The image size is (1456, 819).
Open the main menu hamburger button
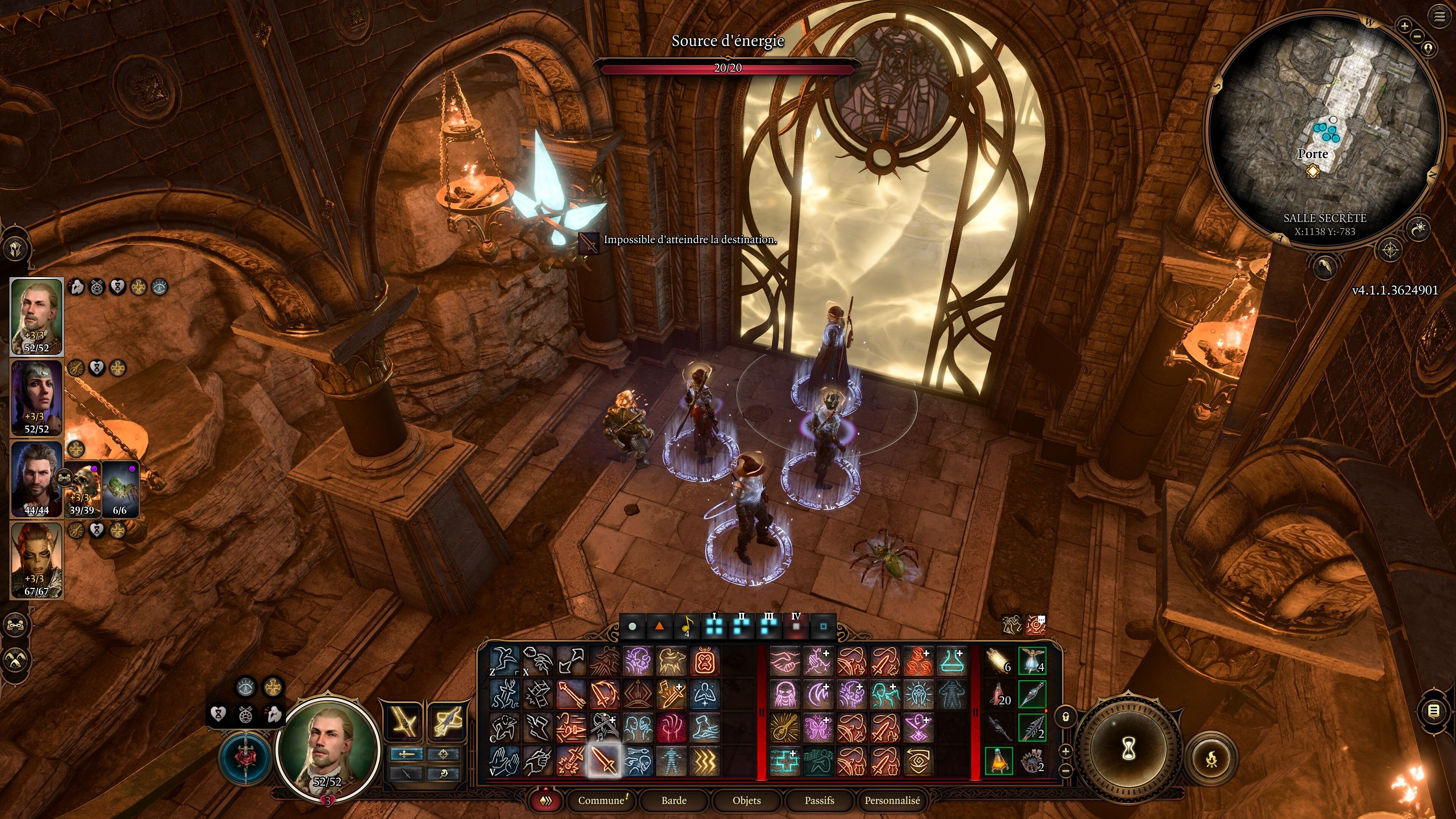point(1439,17)
